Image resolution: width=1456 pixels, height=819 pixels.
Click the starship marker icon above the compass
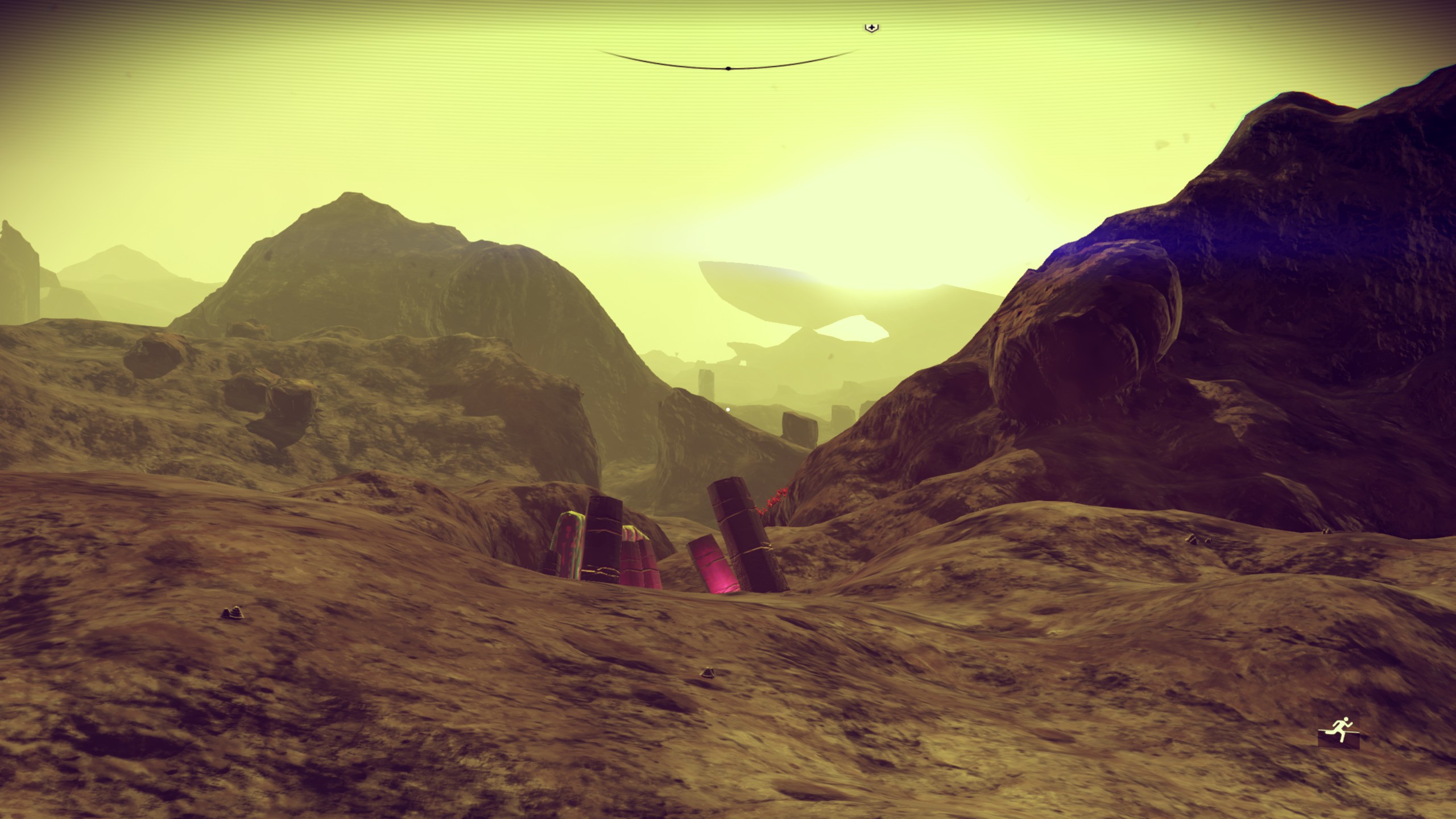tap(871, 28)
